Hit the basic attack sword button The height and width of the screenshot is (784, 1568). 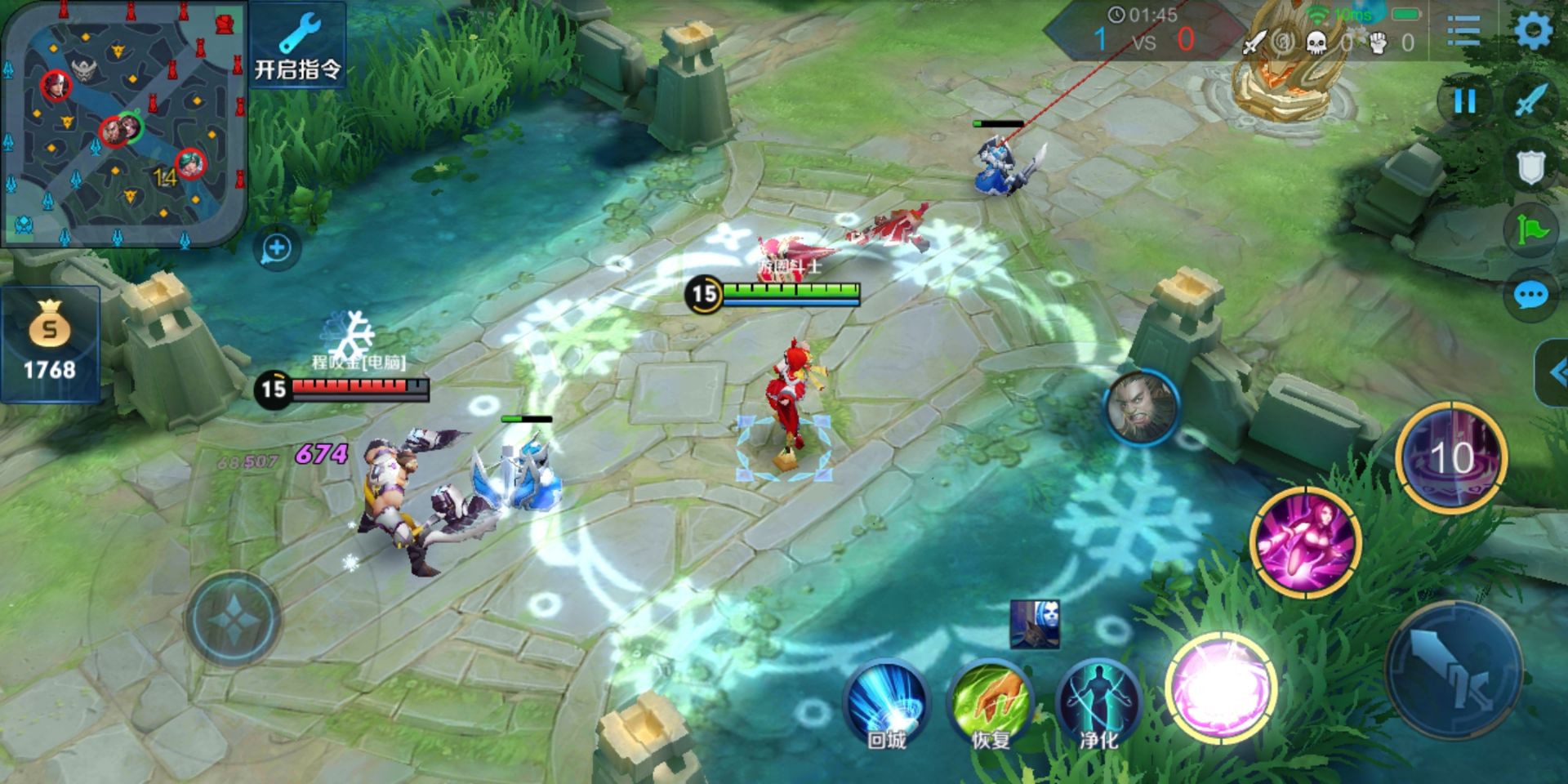tap(1454, 671)
